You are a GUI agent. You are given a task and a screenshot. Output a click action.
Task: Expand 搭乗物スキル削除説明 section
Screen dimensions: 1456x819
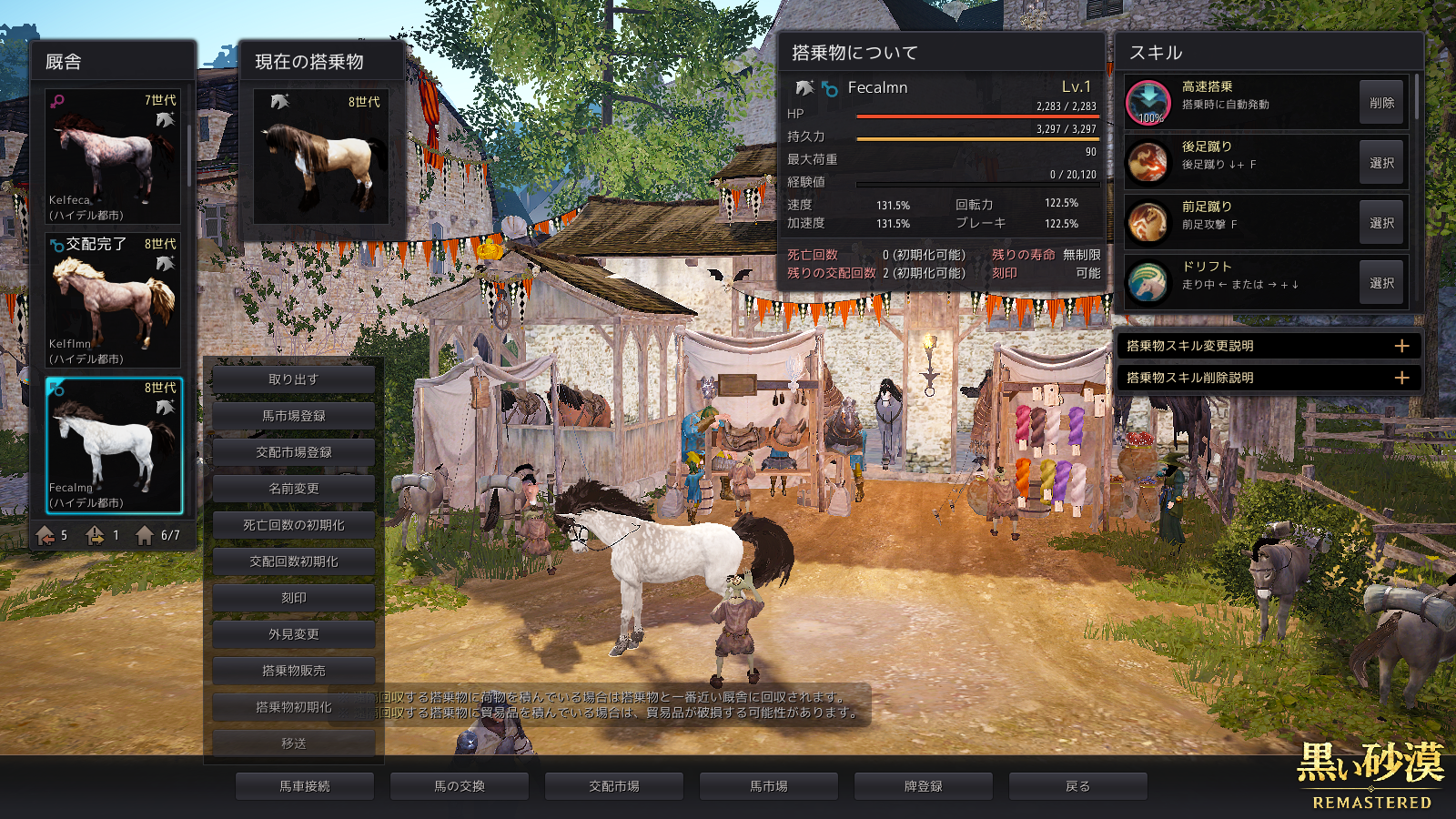(1401, 378)
